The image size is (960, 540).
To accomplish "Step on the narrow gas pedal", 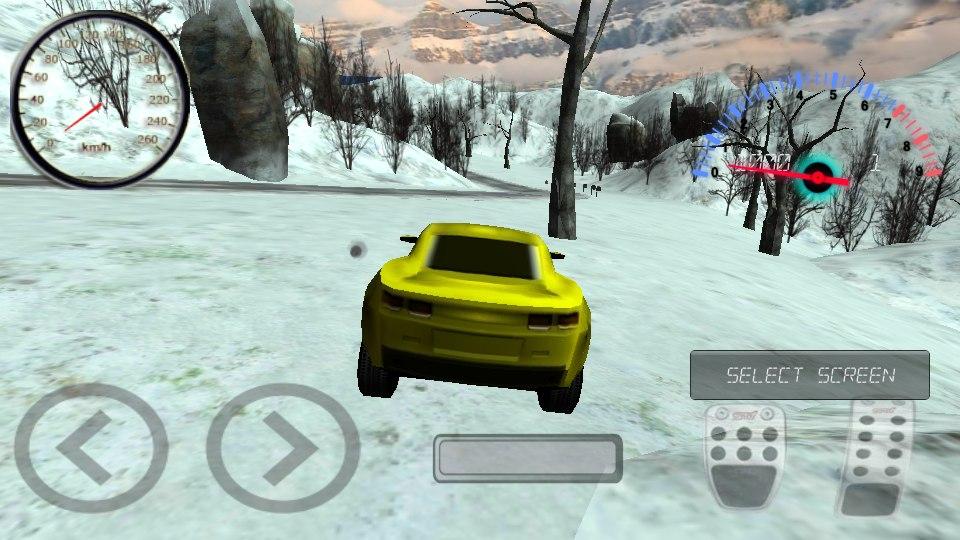I will point(875,456).
